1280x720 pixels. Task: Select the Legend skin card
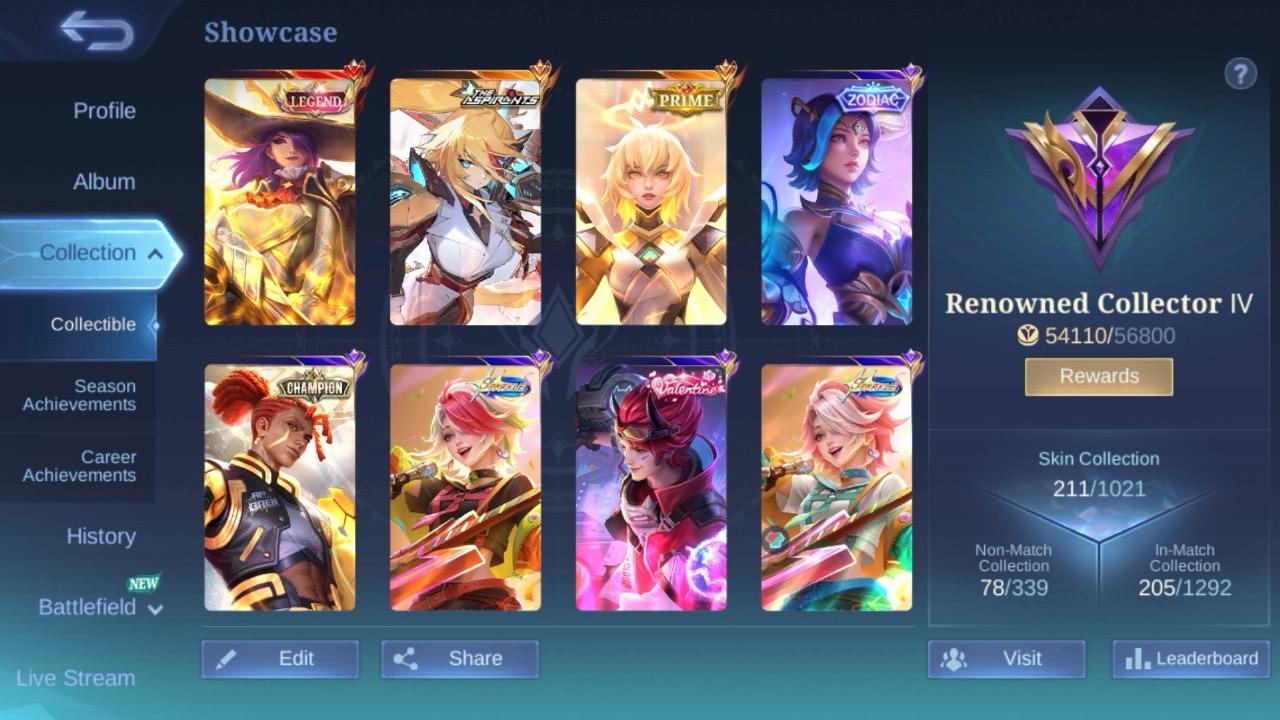[281, 200]
